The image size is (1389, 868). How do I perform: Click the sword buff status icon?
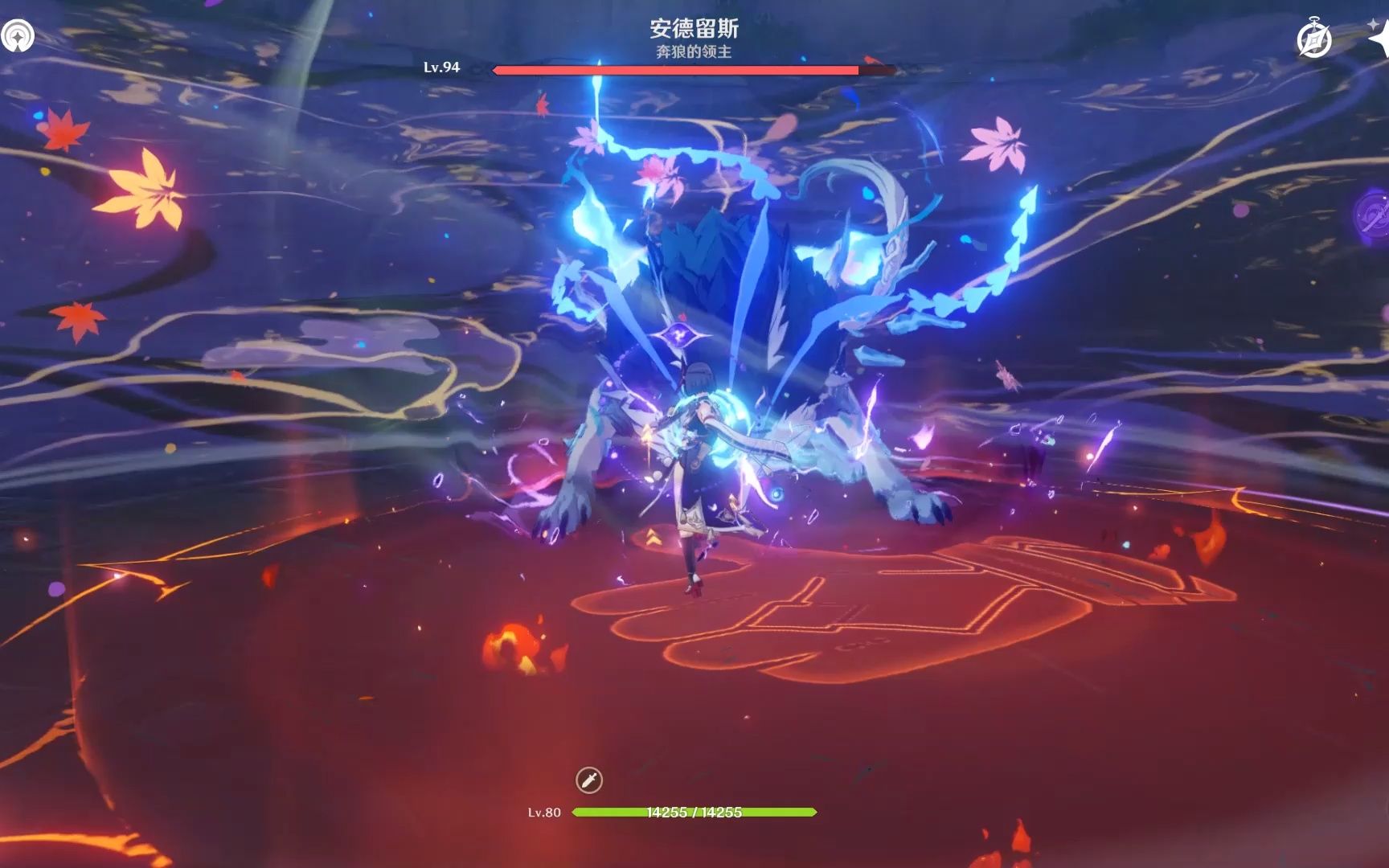(x=589, y=780)
